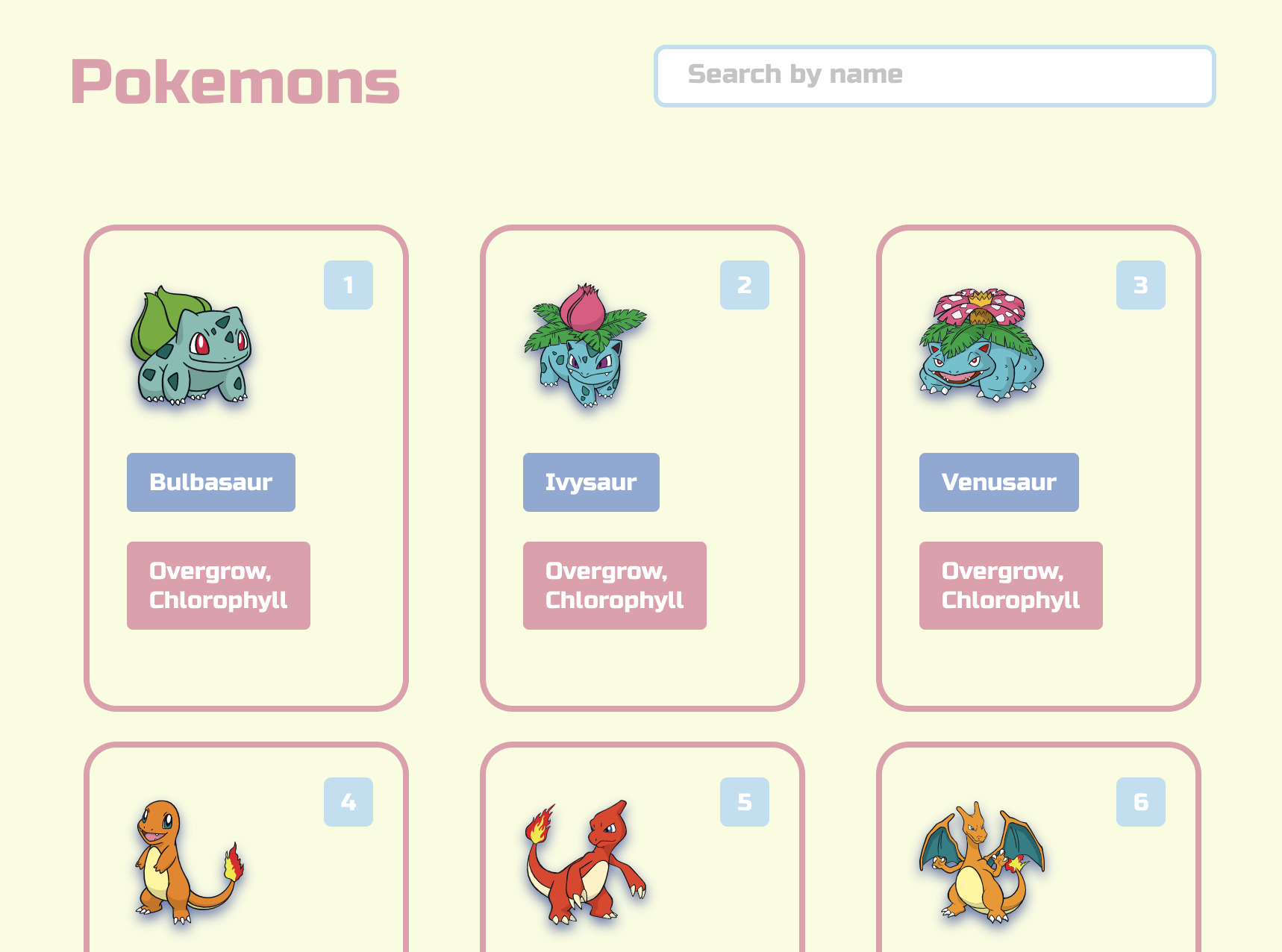Screen dimensions: 1282x952
Task: Click Ivysaur's Overgrow, Chlorophyll abilities badge
Action: pos(614,586)
